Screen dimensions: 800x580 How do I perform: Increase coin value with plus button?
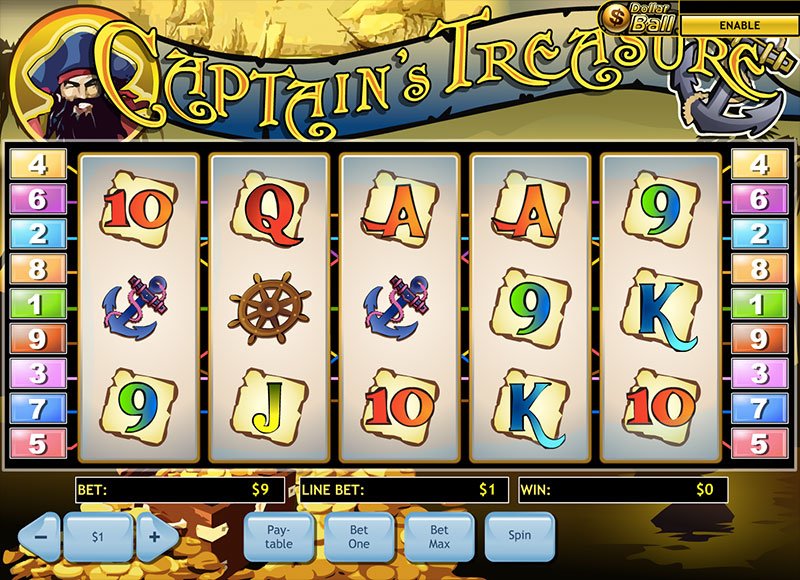(x=156, y=536)
